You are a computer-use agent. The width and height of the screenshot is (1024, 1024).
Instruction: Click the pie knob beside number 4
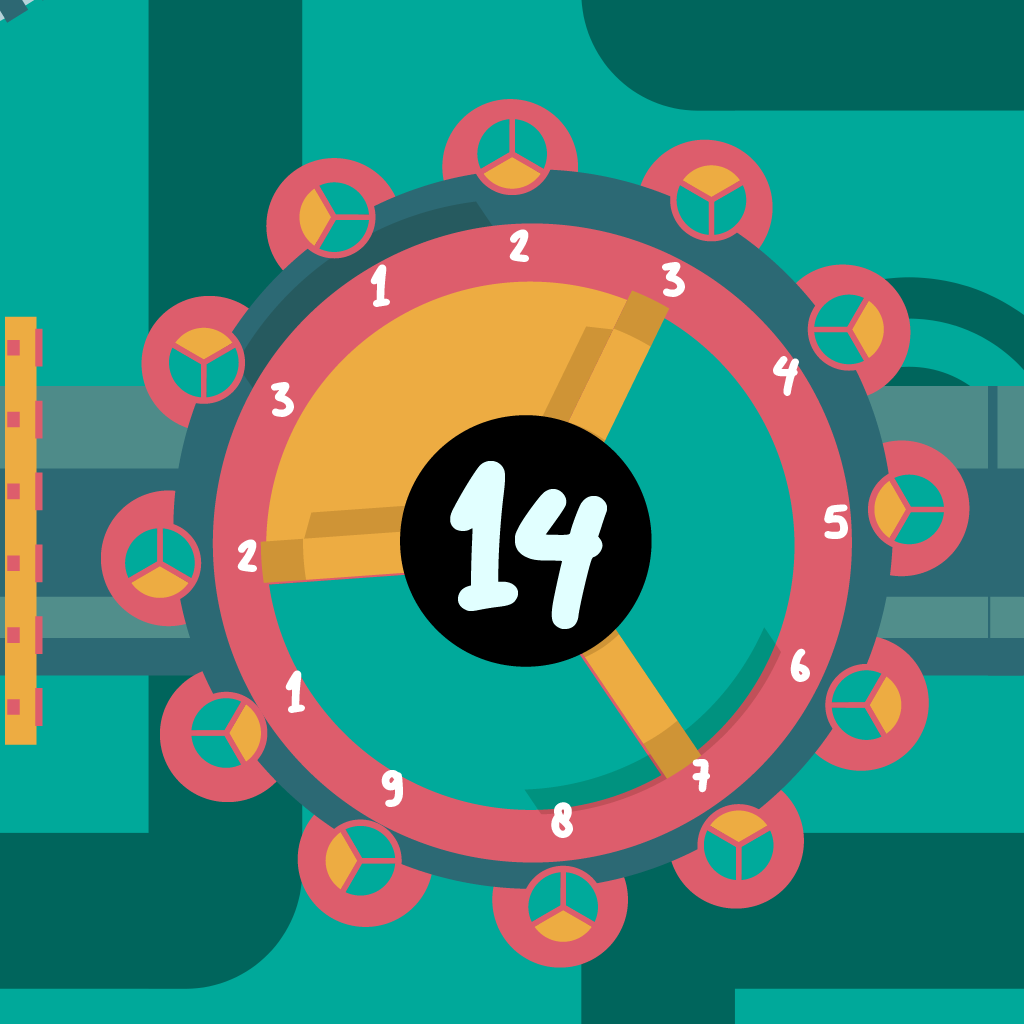847,329
